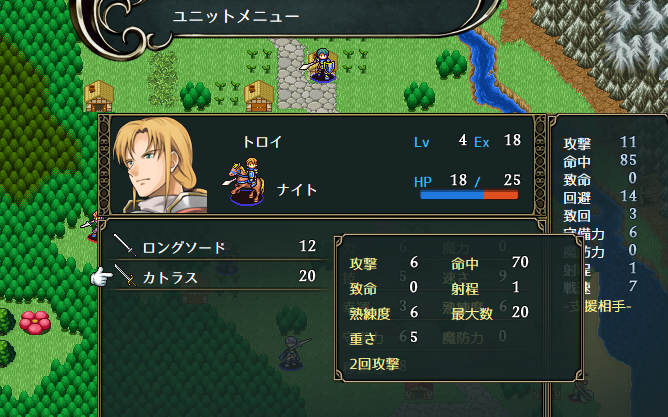The image size is (668, 417).
Task: Select the ロングソード weapon entry
Action: (x=185, y=246)
